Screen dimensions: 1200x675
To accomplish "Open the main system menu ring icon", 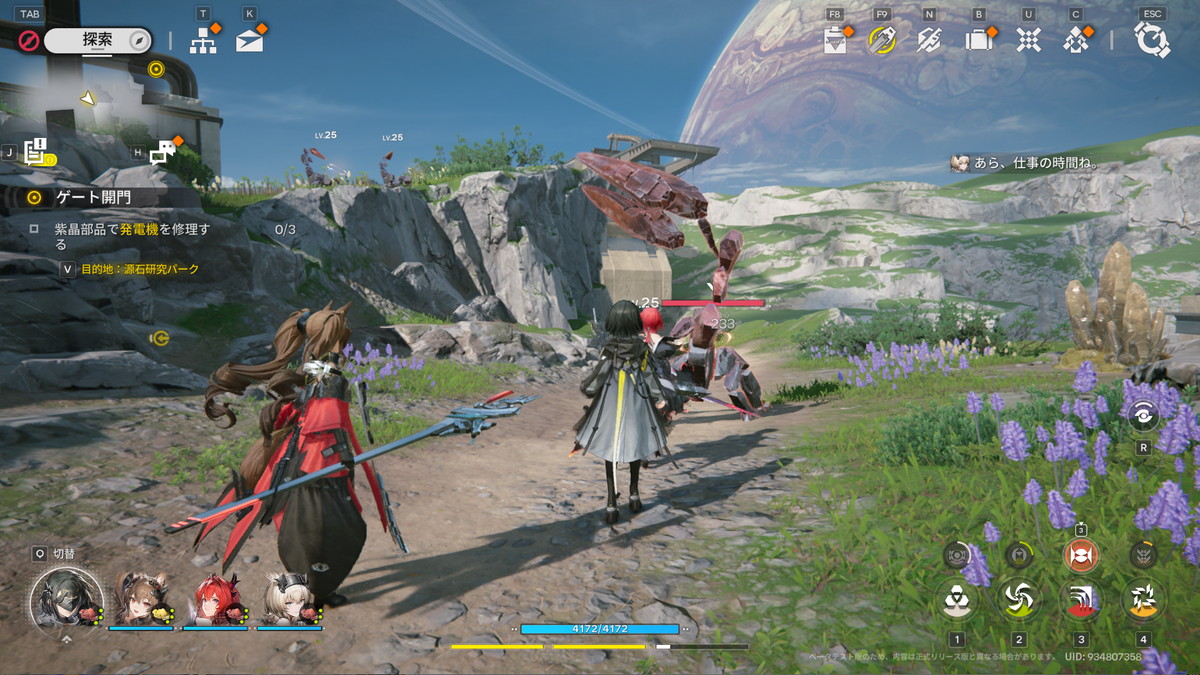I will [1152, 40].
